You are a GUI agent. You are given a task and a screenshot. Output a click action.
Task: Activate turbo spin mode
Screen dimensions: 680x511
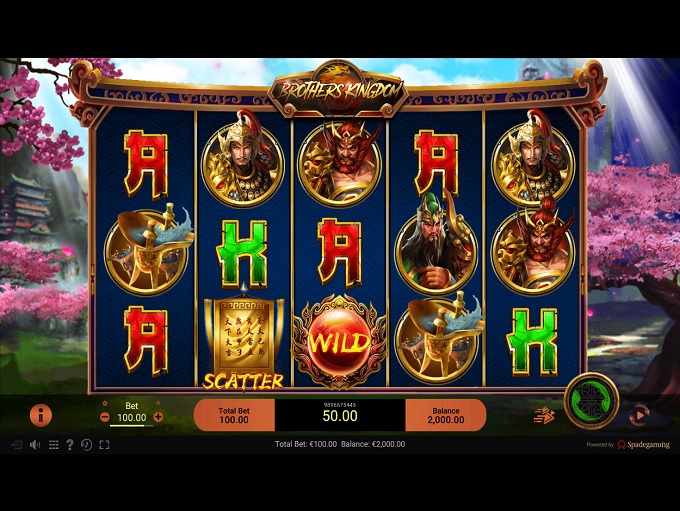(544, 415)
